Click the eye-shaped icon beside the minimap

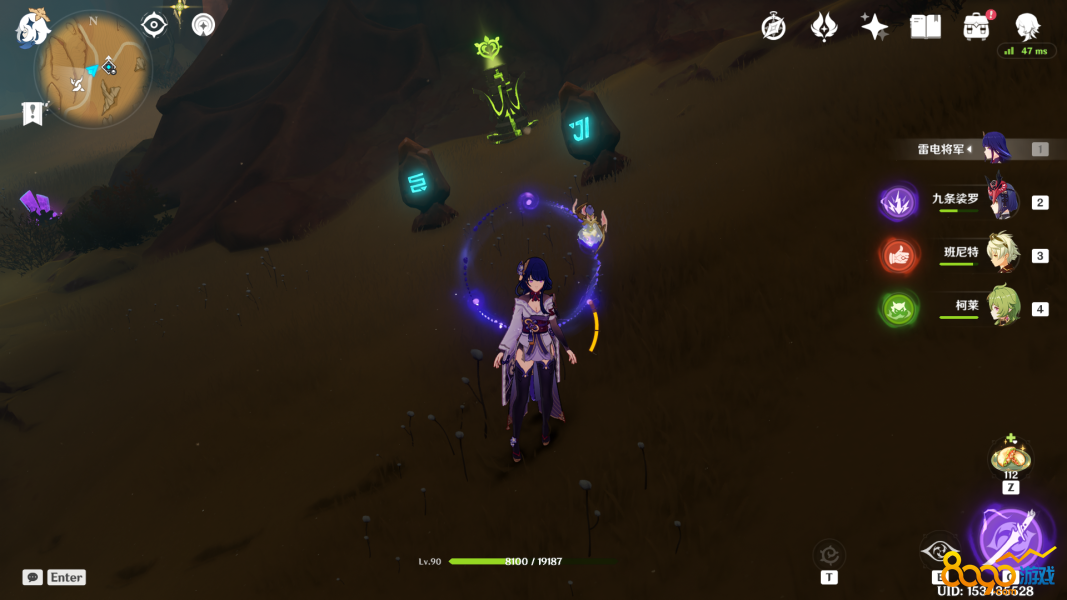tap(153, 25)
